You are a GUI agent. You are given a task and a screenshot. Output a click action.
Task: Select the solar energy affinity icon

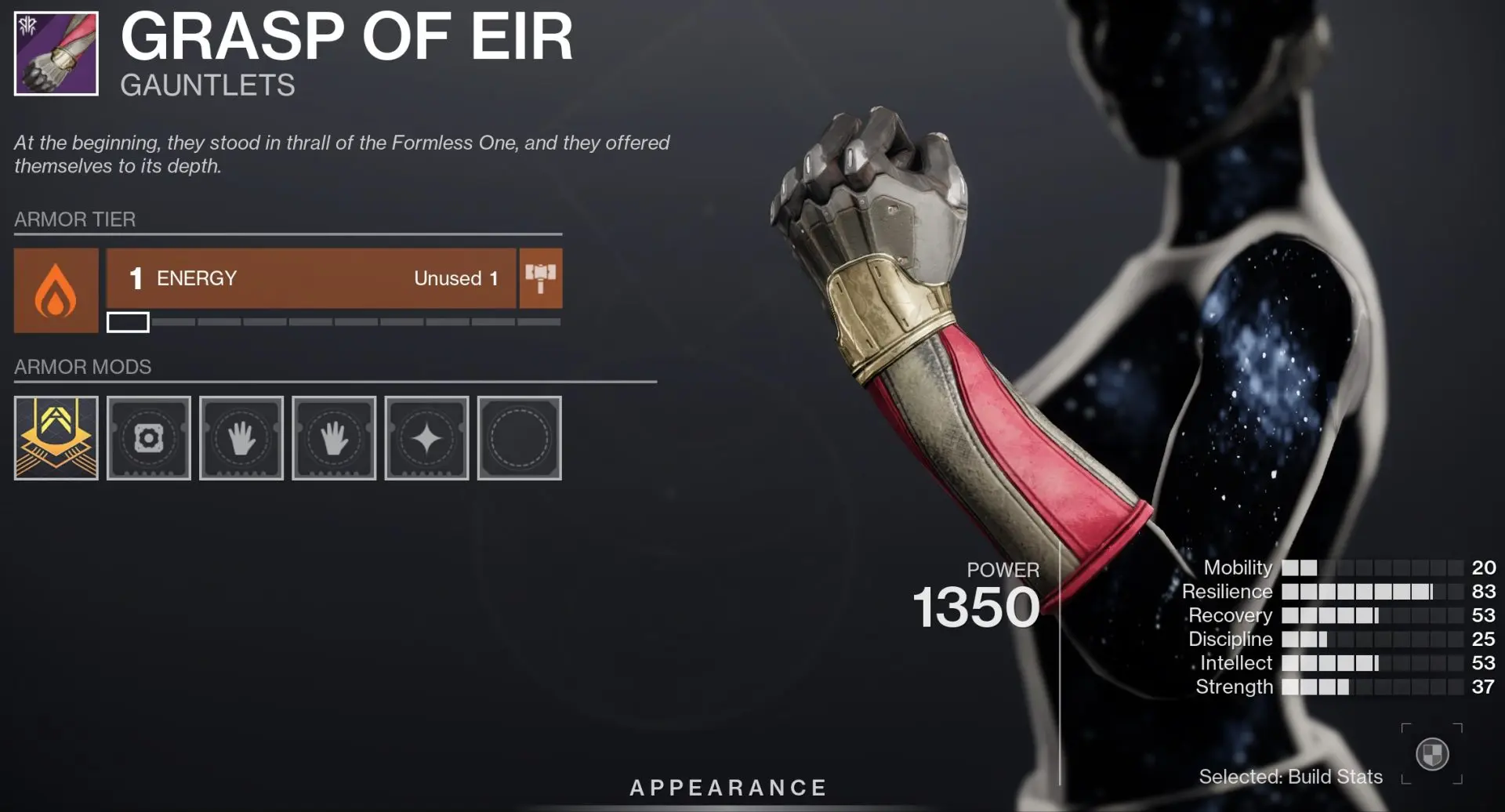(55, 290)
